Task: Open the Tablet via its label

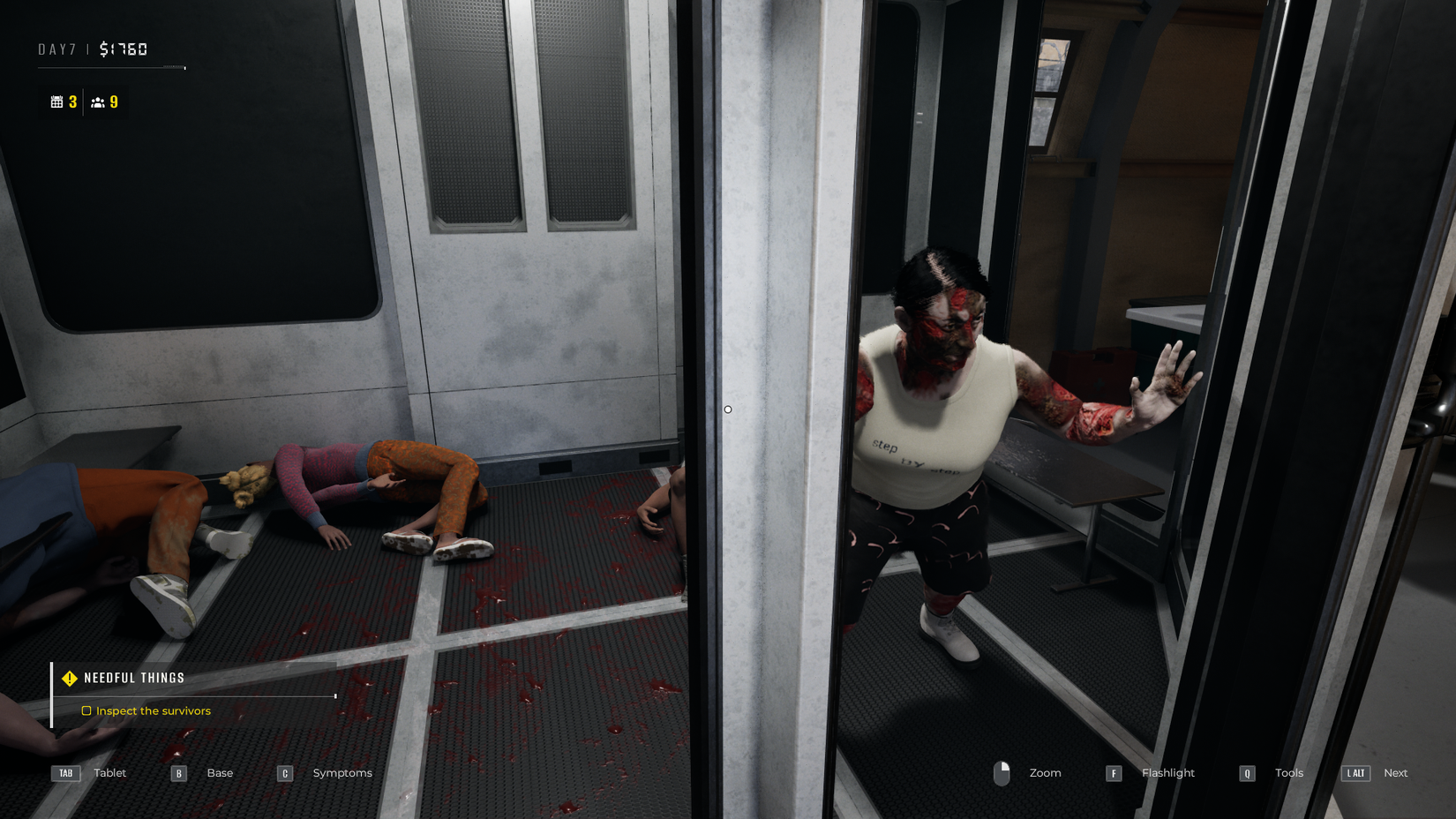Action: [x=109, y=772]
